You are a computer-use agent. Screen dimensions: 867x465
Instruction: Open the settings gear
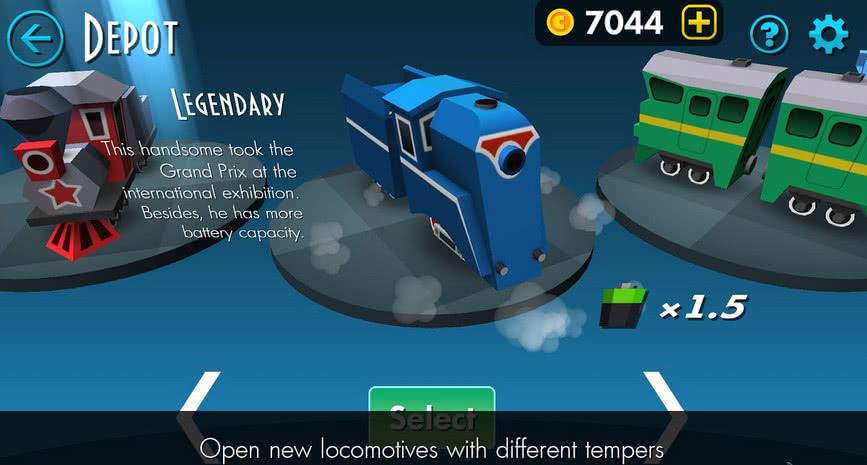(x=828, y=35)
